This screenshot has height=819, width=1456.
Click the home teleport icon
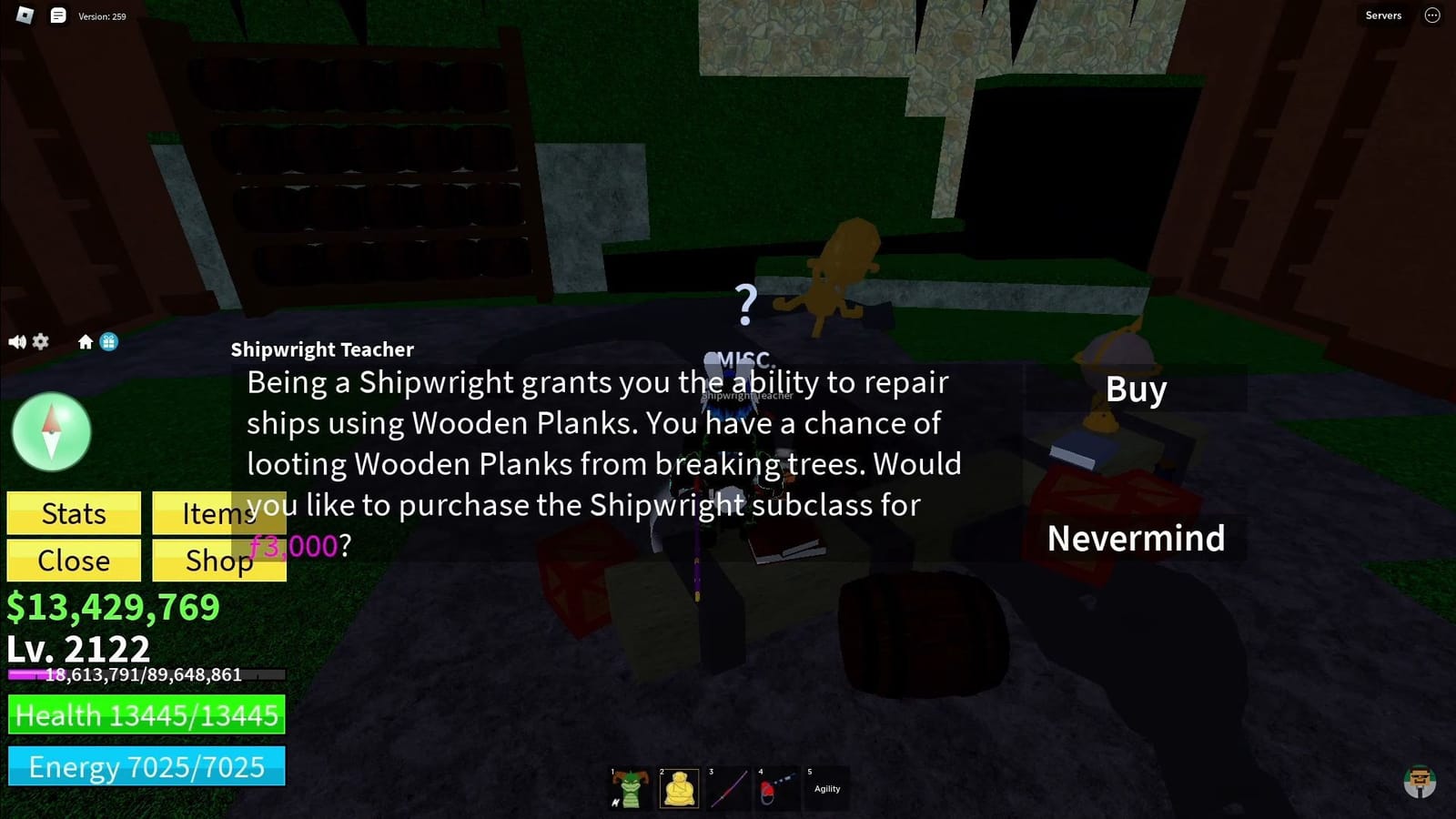point(86,341)
